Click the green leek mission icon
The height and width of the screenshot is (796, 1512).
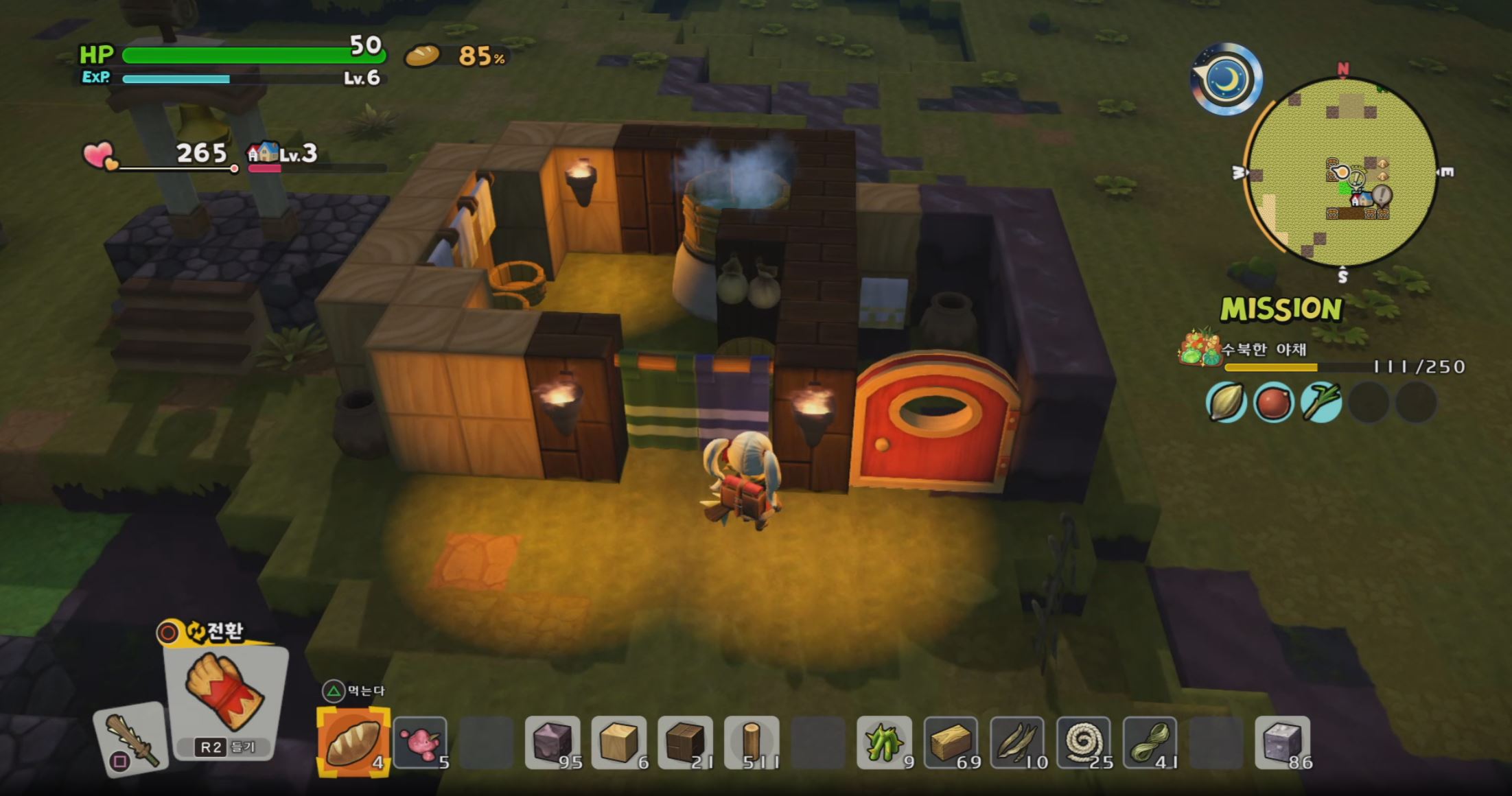[x=1321, y=402]
